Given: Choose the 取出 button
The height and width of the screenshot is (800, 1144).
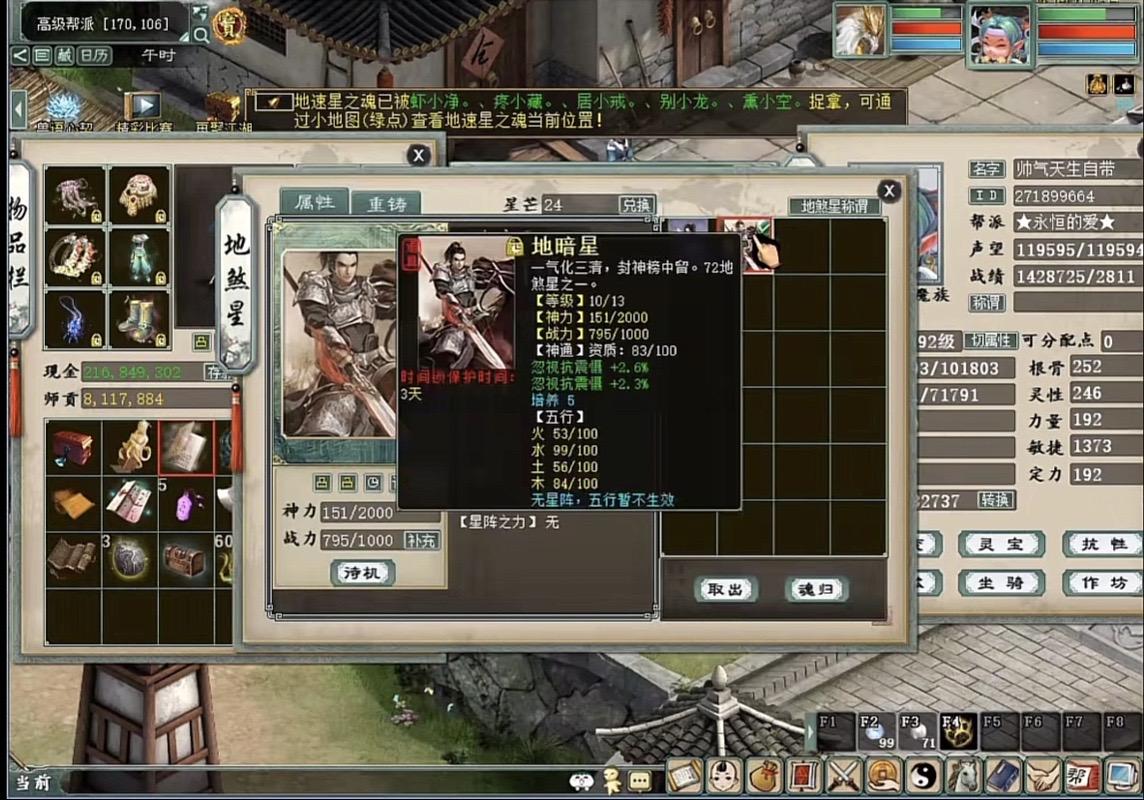Looking at the screenshot, I should pyautogui.click(x=726, y=589).
